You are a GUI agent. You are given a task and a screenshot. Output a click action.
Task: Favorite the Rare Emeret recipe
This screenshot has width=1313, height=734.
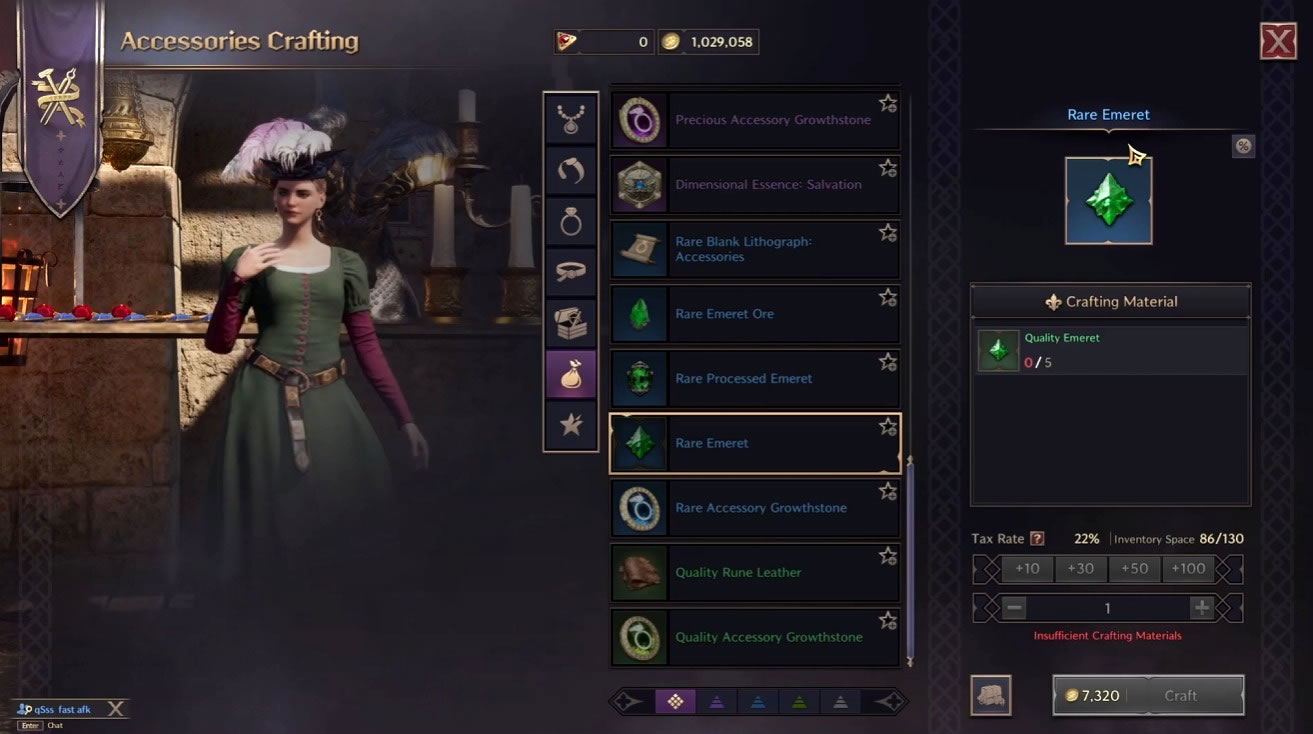tap(888, 425)
